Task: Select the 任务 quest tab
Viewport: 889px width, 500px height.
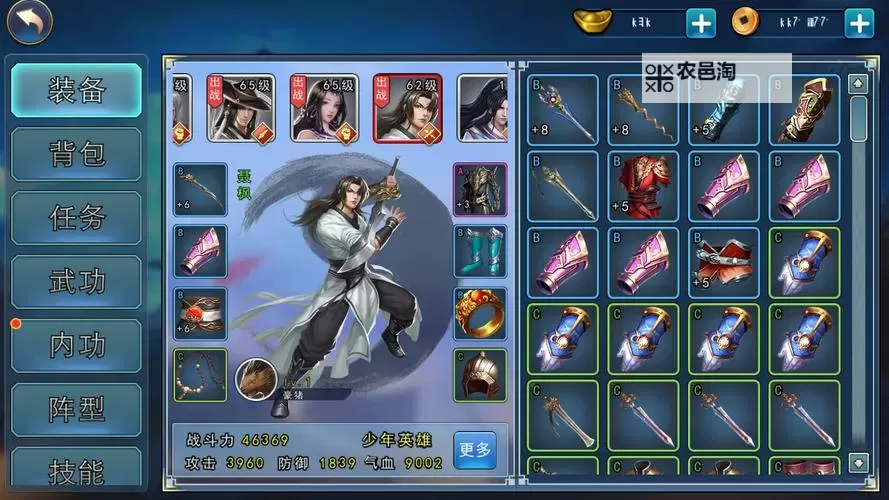Action: (77, 217)
